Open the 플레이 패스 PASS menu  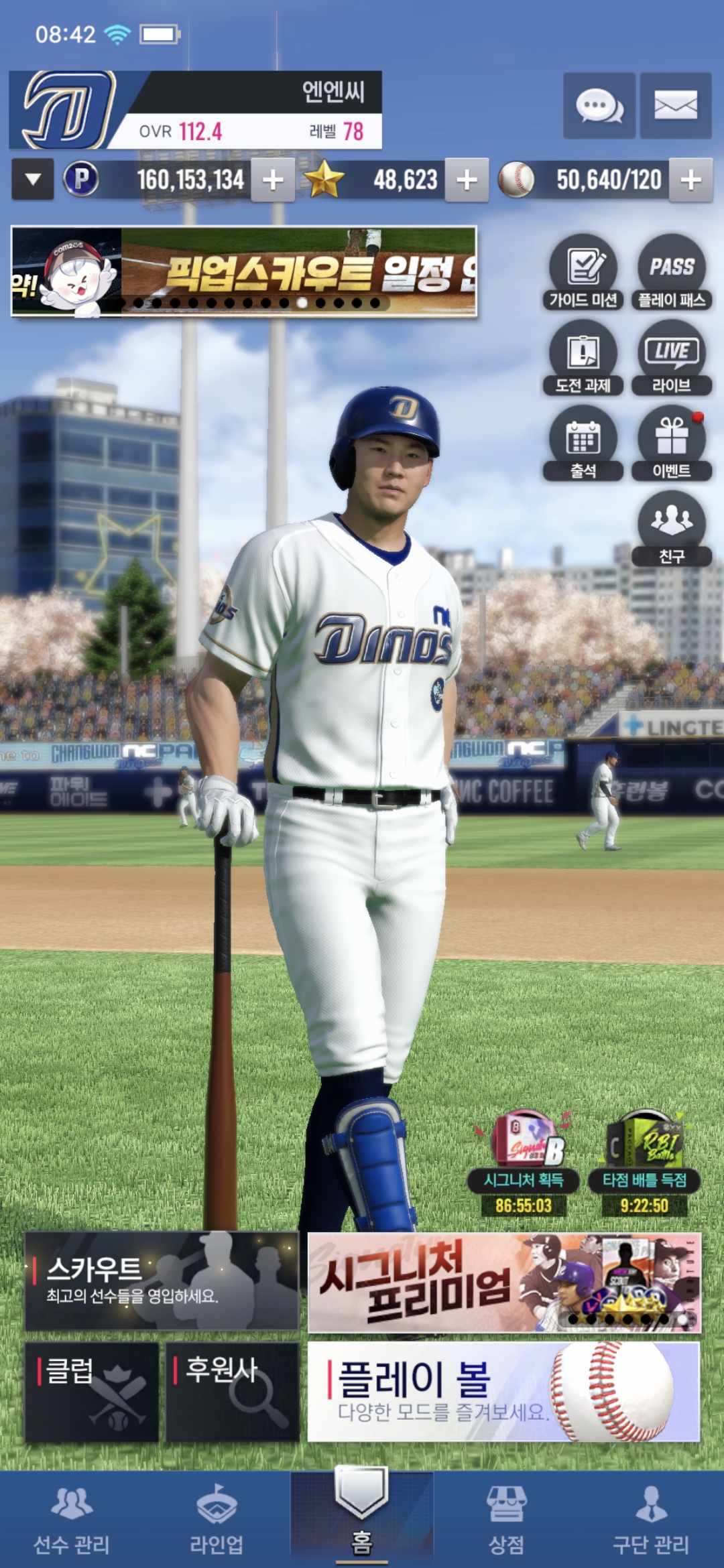click(671, 271)
